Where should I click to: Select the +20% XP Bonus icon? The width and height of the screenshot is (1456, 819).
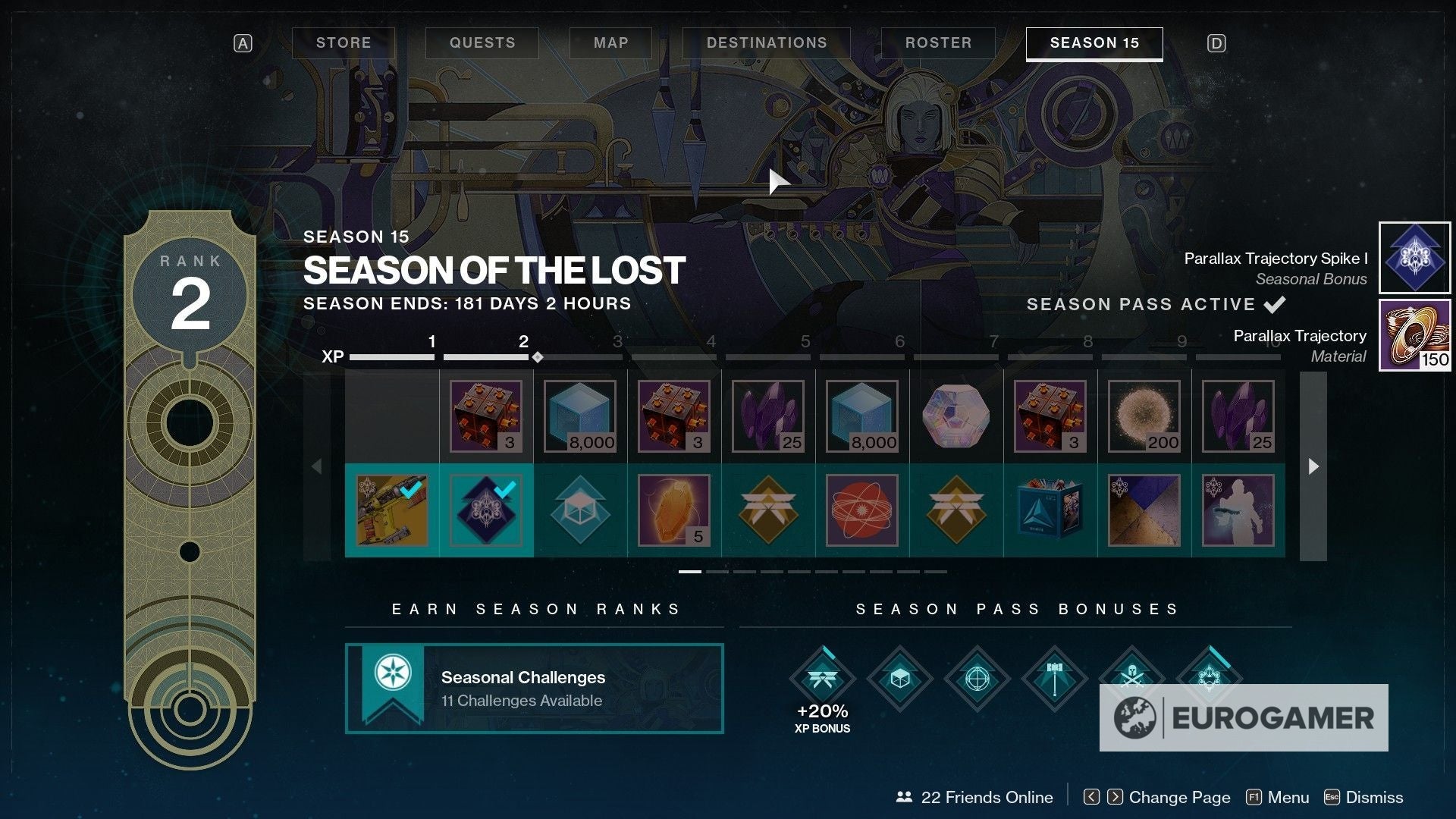822,679
